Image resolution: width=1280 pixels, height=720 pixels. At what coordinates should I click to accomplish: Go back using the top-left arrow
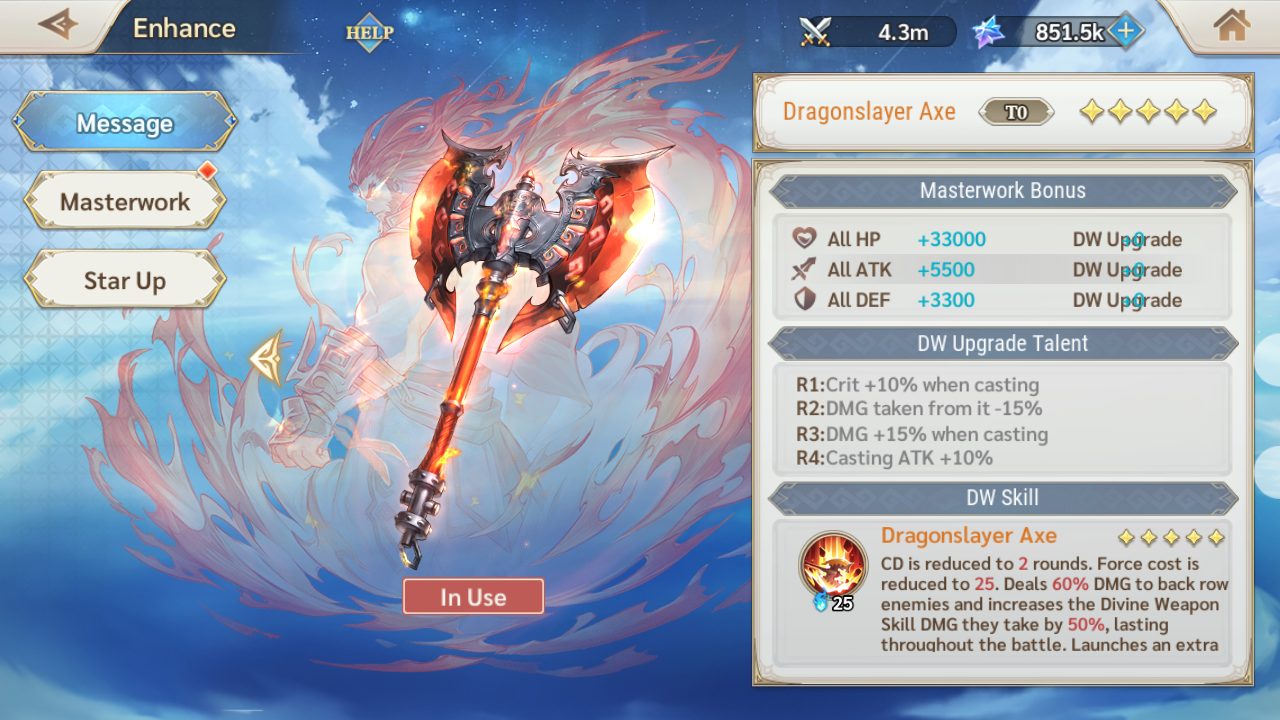pos(57,25)
